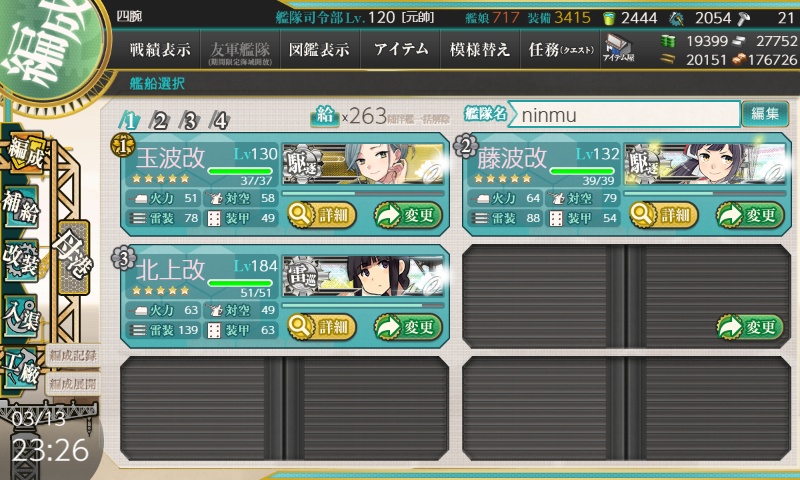The image size is (800, 480).
Task: Click 変更 to swap out 北上改
Action: pyautogui.click(x=407, y=326)
